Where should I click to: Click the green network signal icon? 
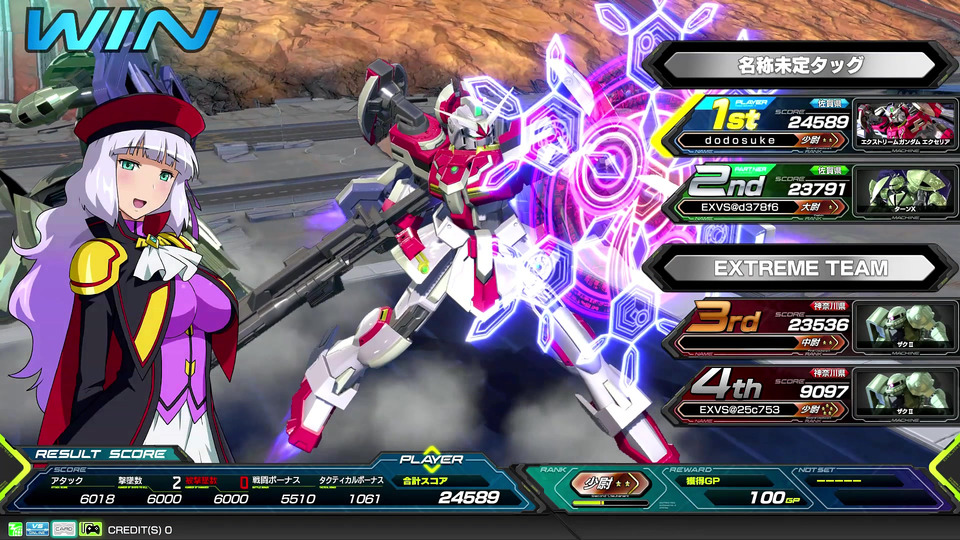pos(15,529)
